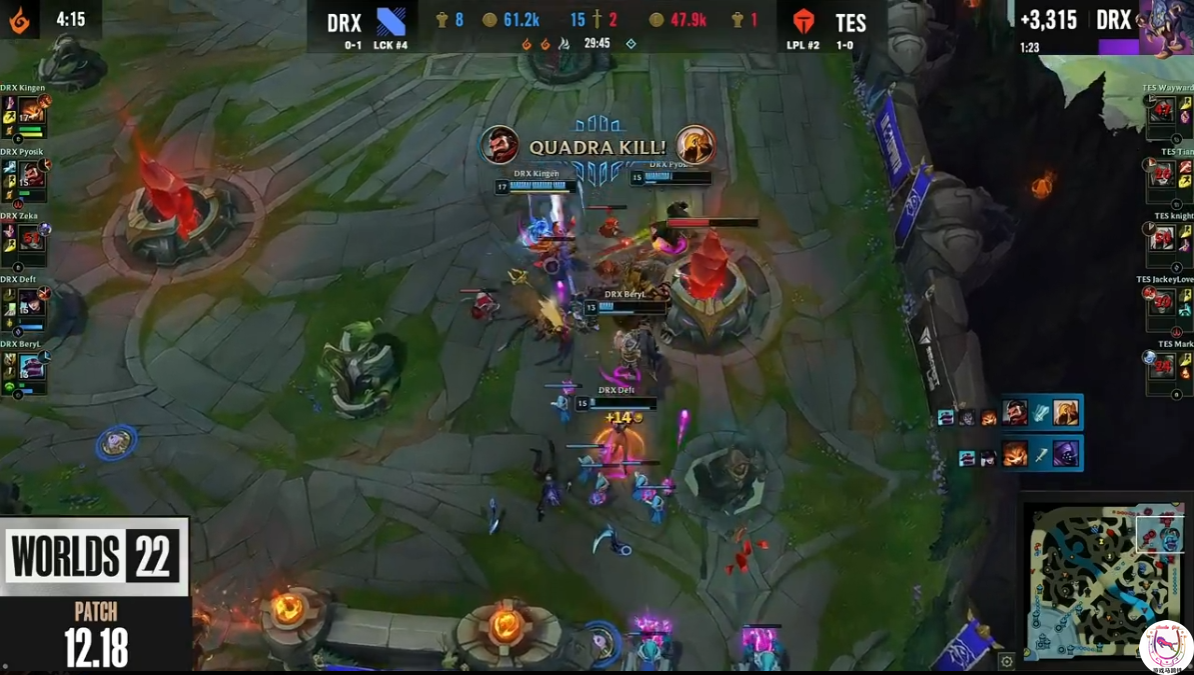This screenshot has height=675, width=1194.
Task: Click the DRX team logo on scoreboard
Action: [x=391, y=22]
